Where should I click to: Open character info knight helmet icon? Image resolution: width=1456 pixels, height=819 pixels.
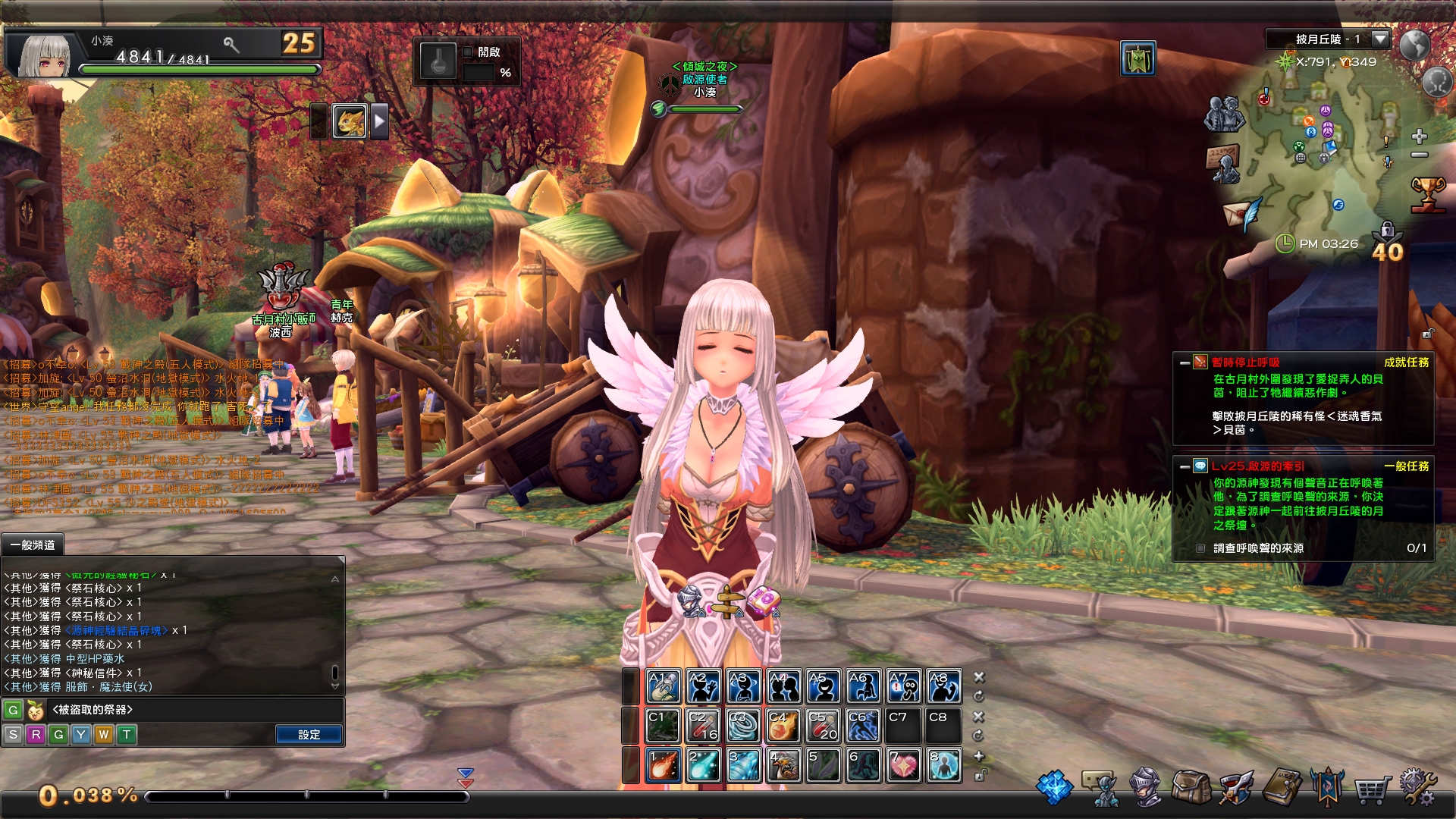[x=1145, y=787]
